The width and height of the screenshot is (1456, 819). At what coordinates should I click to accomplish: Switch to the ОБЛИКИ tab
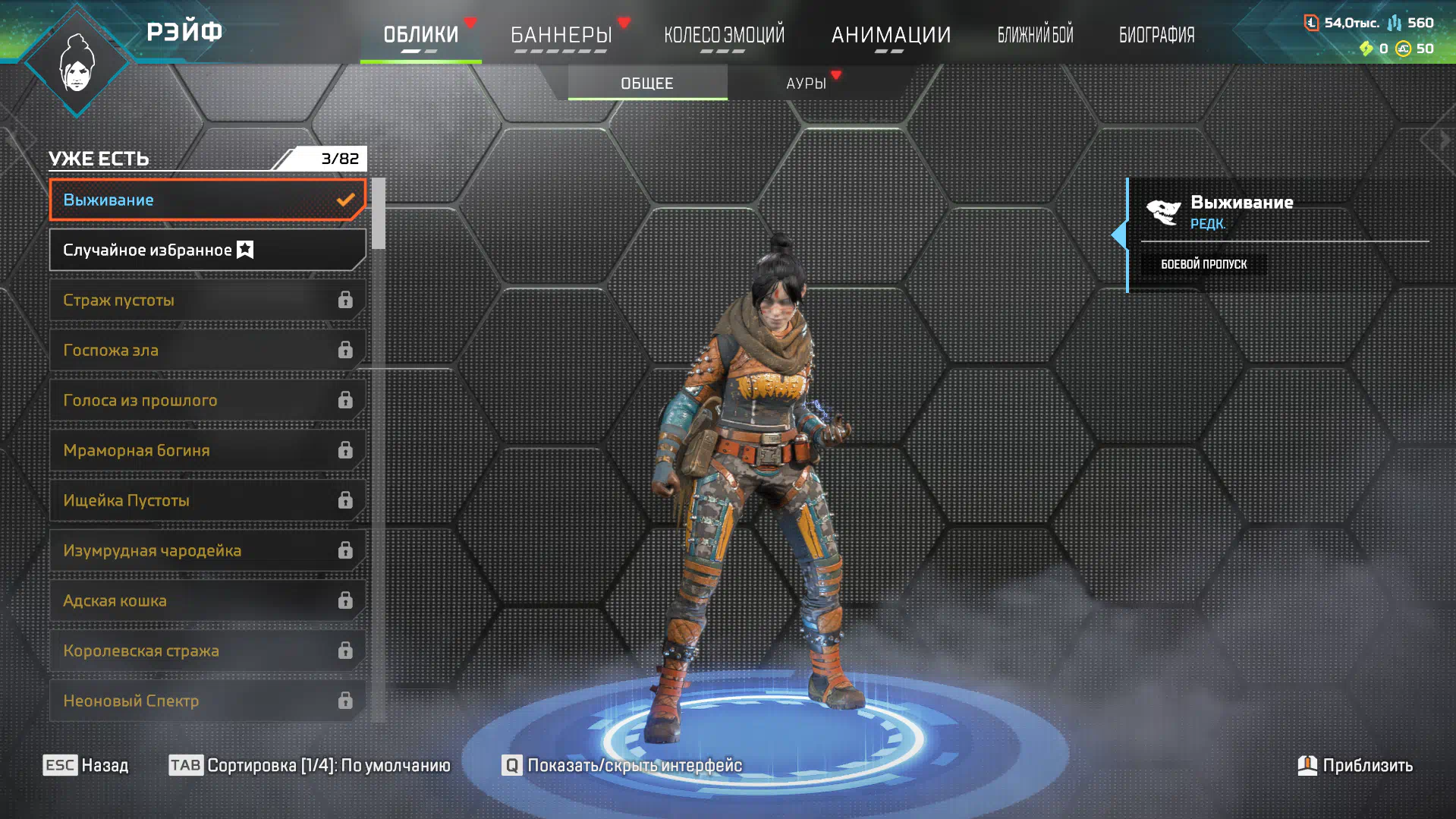point(420,35)
